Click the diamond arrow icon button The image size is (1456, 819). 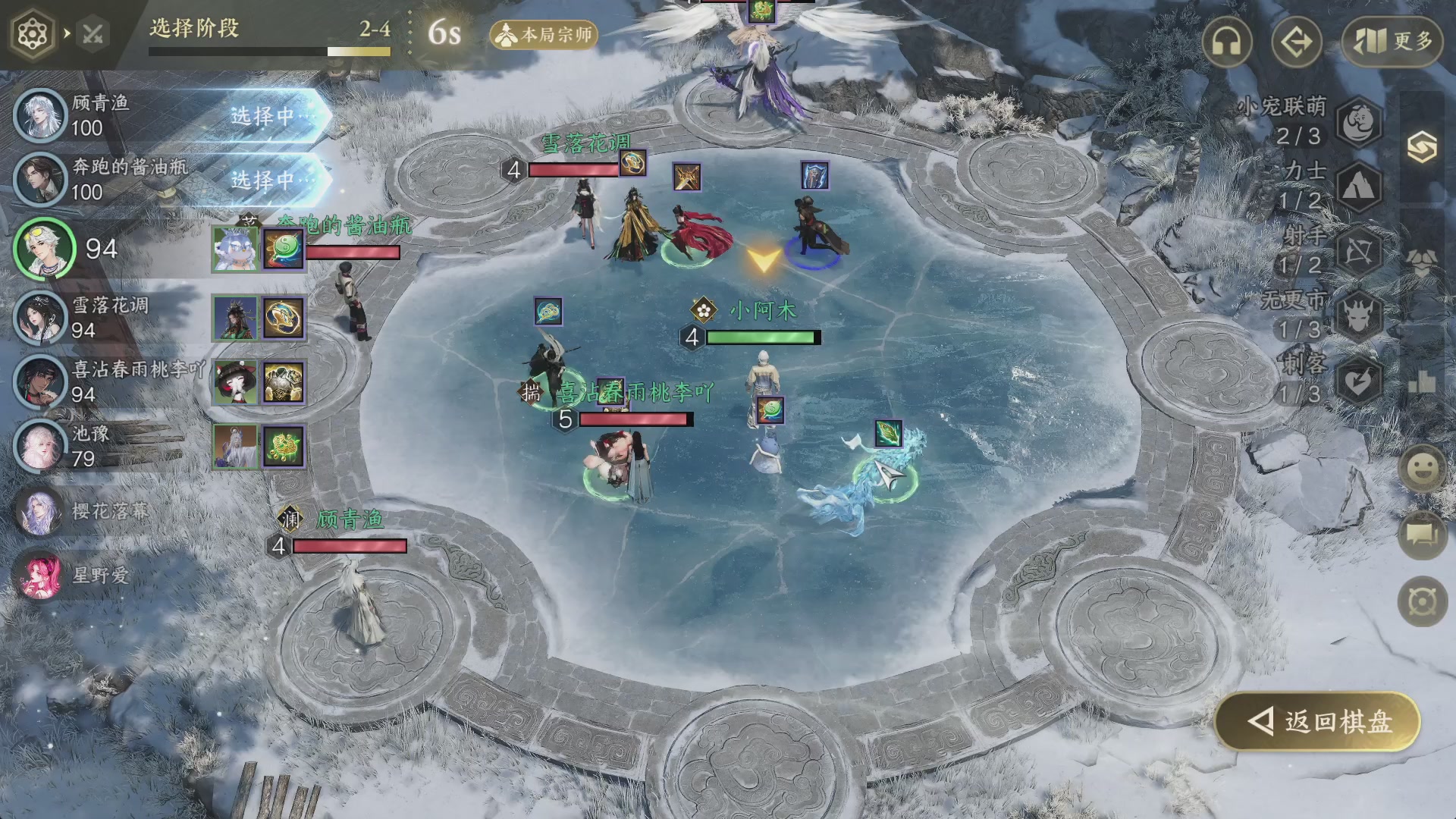tap(1296, 42)
